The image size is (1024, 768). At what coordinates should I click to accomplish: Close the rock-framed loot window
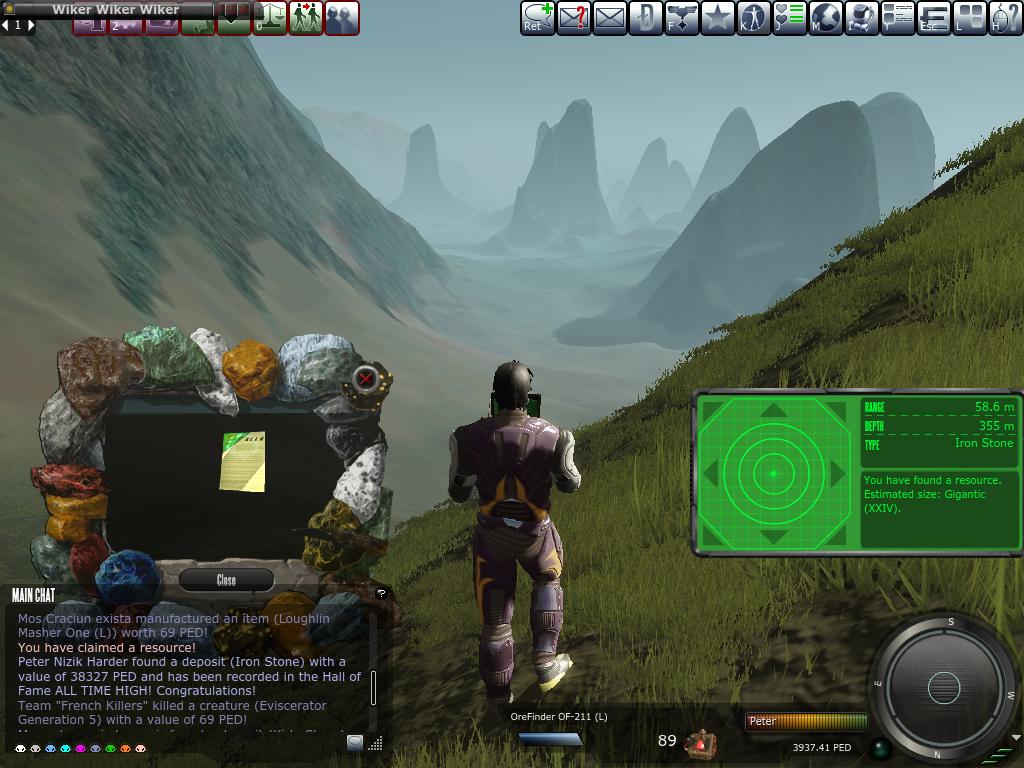coord(226,580)
